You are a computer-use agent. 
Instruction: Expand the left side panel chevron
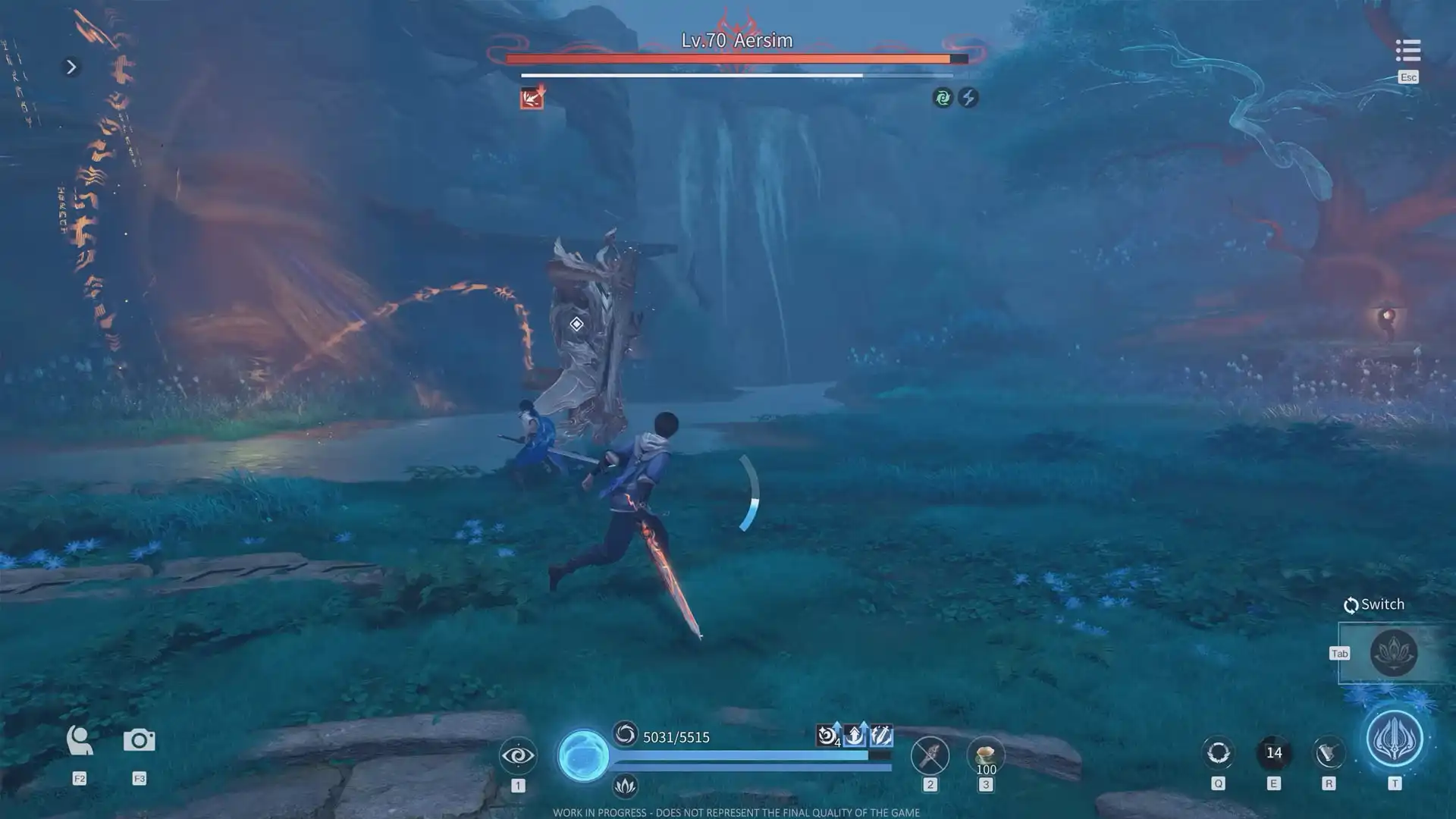tap(71, 67)
